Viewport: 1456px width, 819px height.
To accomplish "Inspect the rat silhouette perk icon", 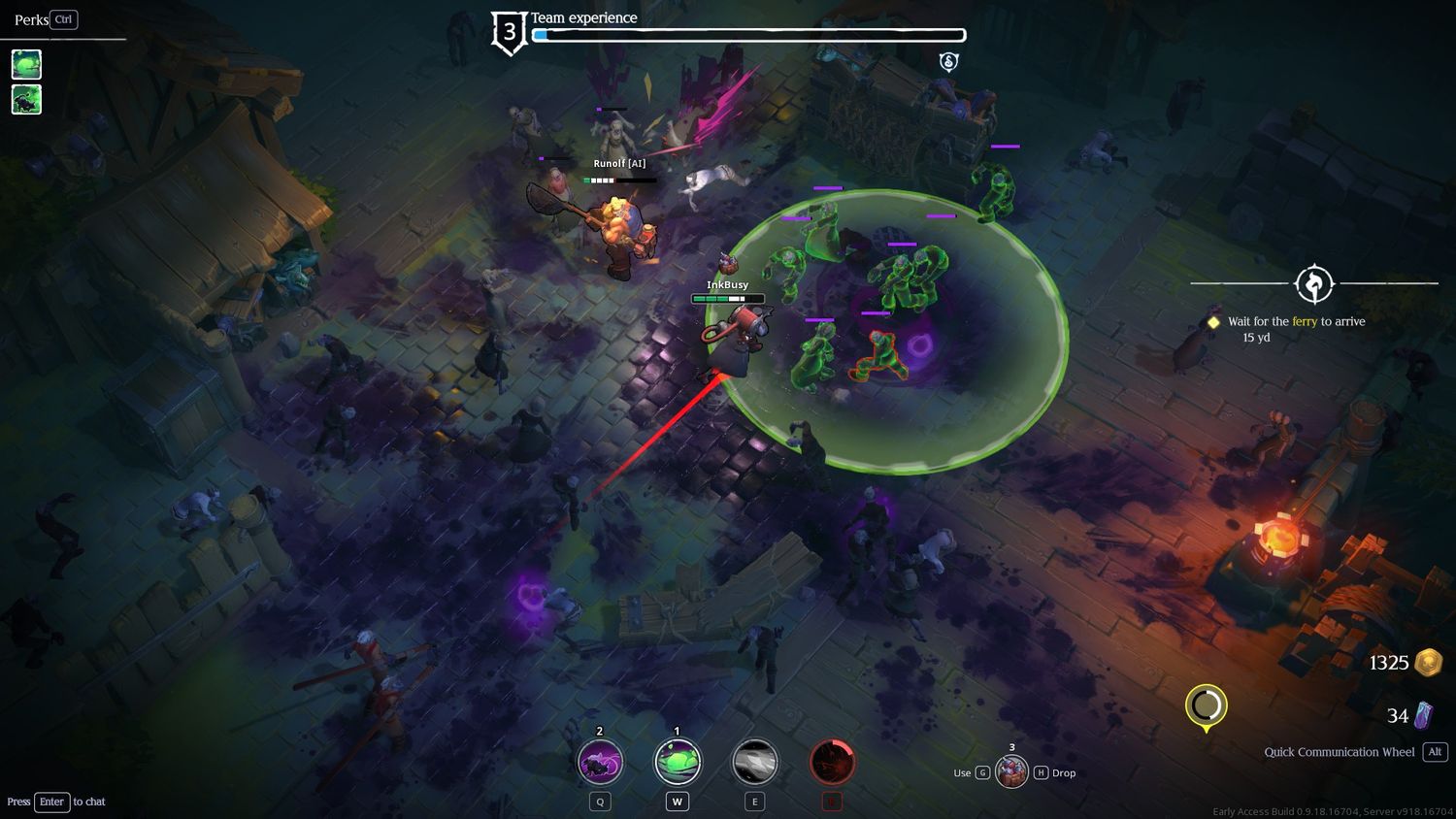I will [x=26, y=99].
